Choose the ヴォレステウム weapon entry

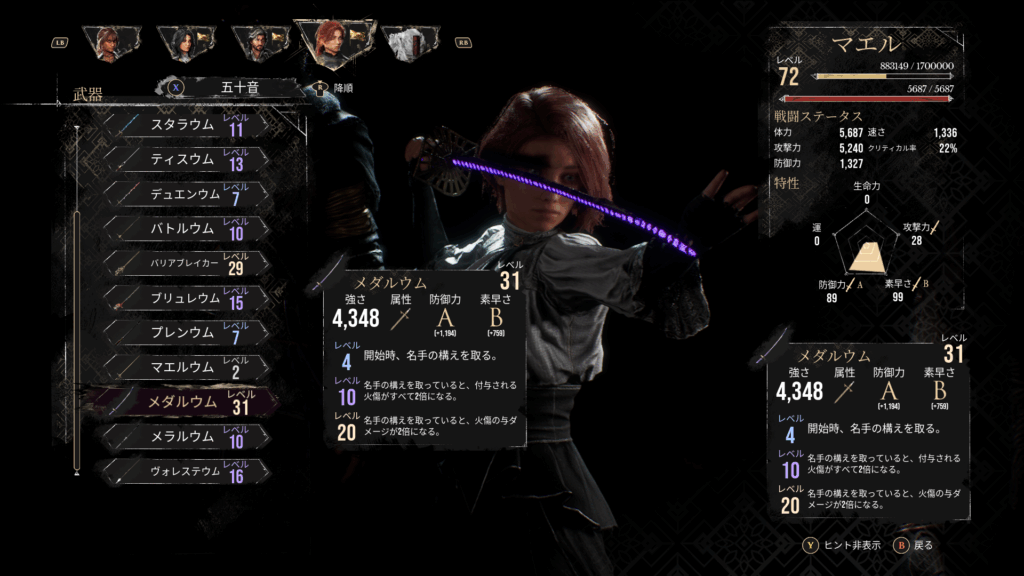point(185,471)
